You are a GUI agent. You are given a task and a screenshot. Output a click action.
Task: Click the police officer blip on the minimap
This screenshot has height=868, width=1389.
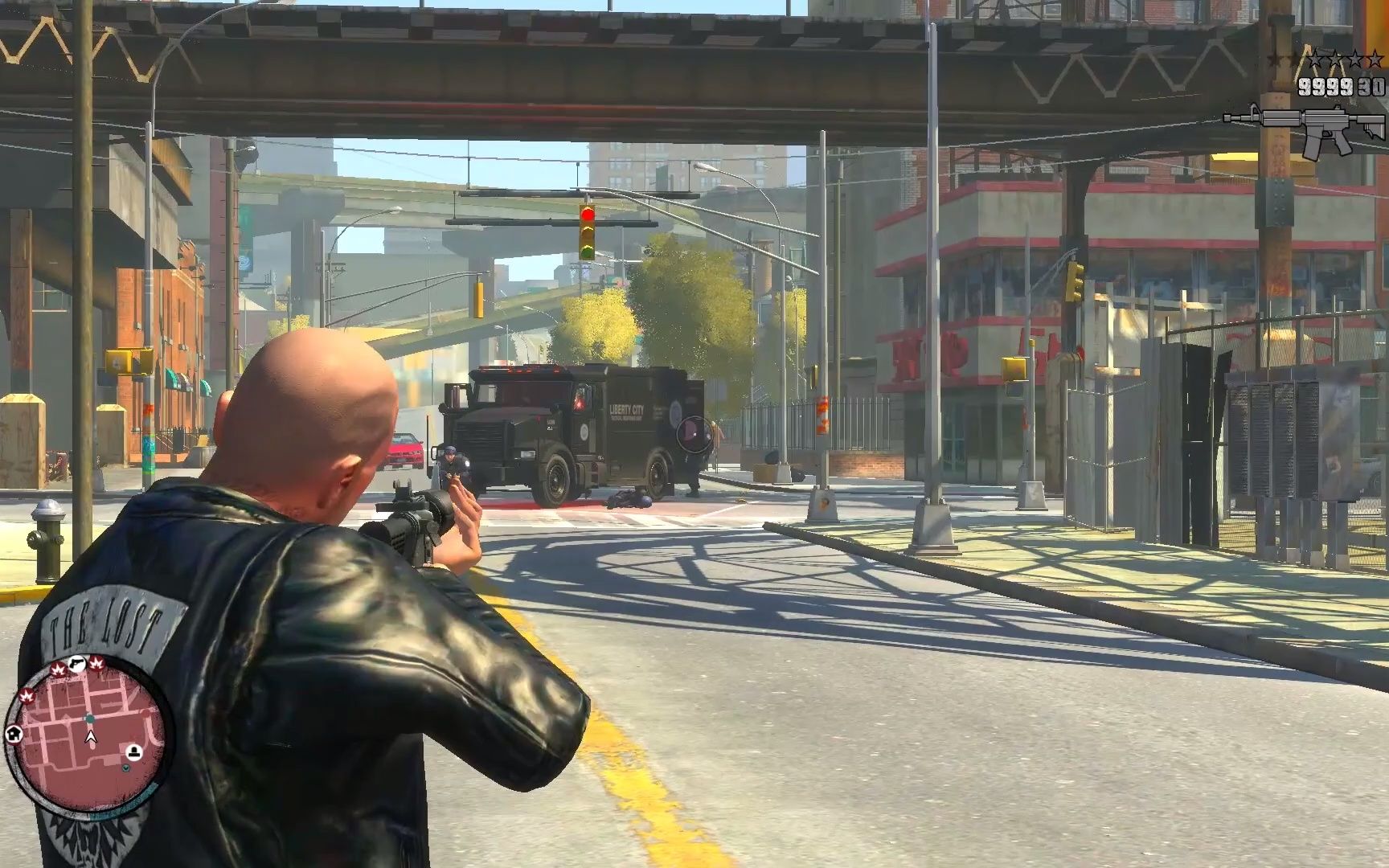pos(133,751)
